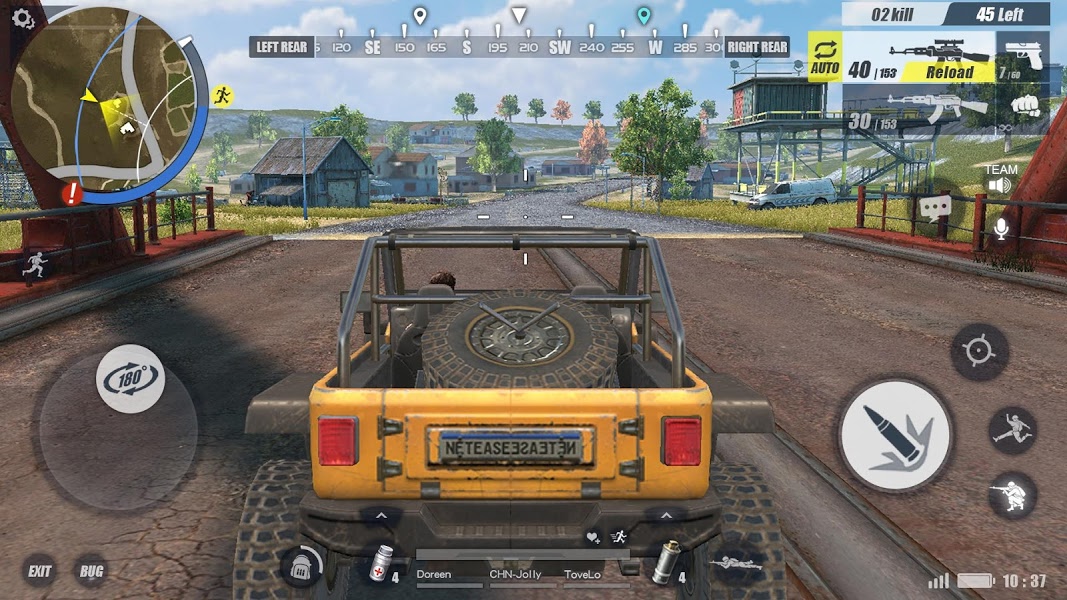Tap the red exclamation alert icon

[x=71, y=195]
